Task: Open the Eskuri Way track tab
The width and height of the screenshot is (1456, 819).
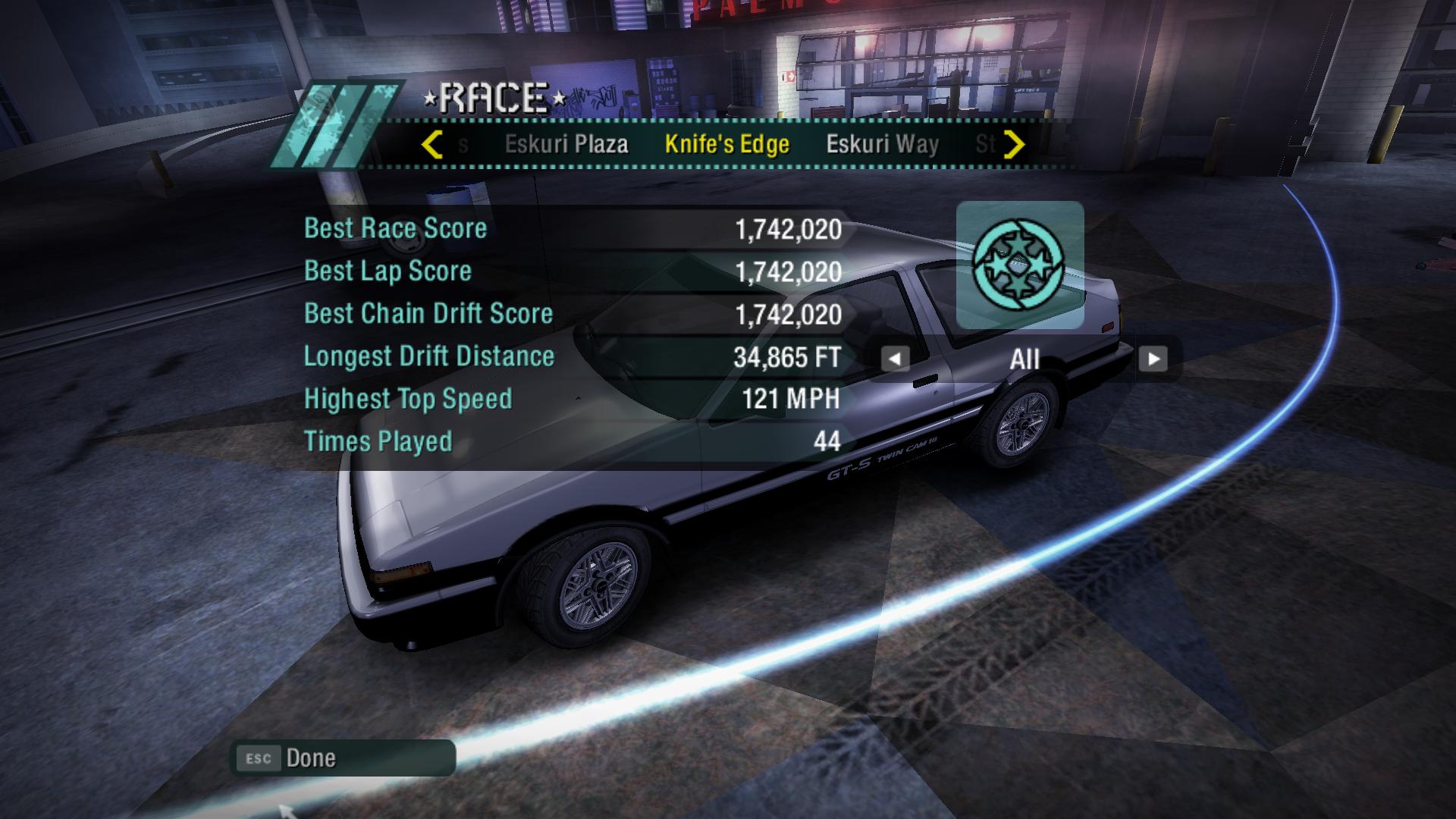Action: click(882, 144)
